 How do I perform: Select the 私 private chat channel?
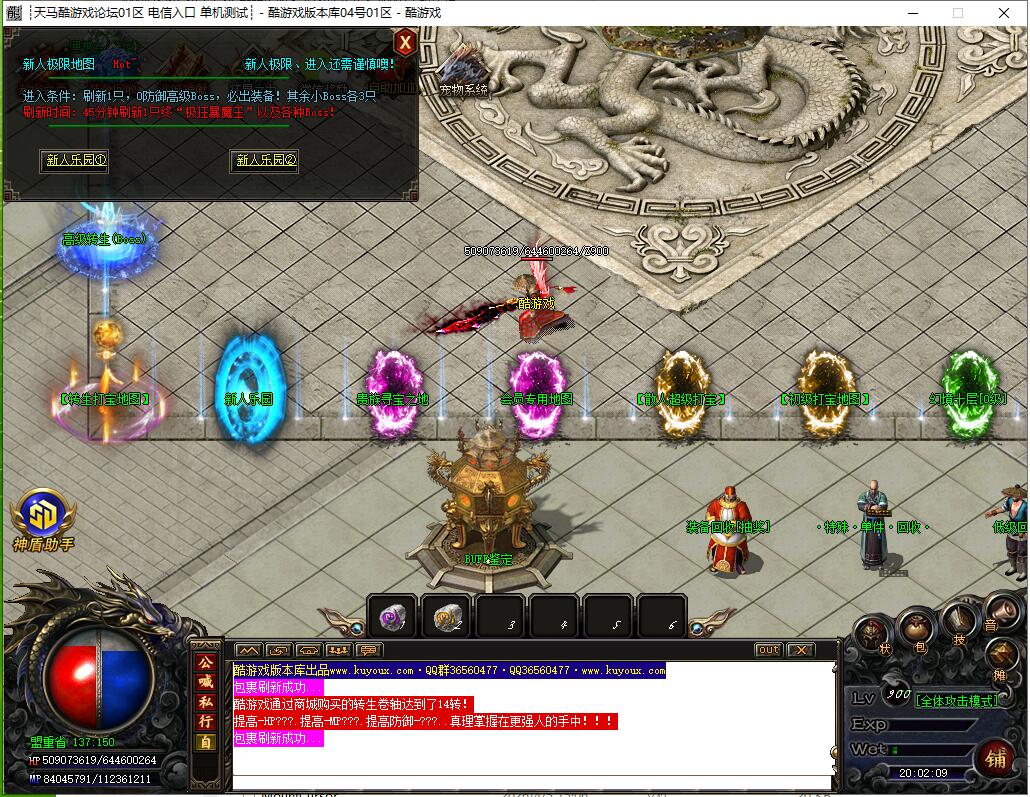[x=205, y=702]
